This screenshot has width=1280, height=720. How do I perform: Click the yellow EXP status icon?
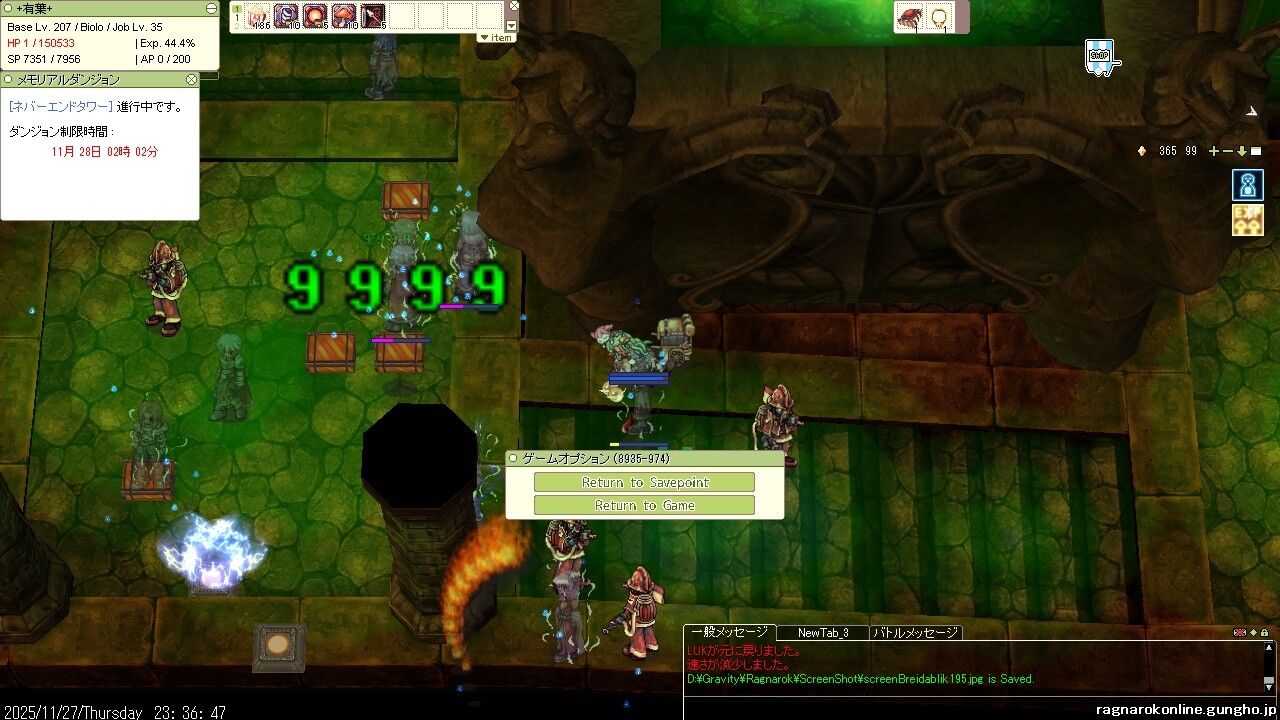tap(1247, 219)
